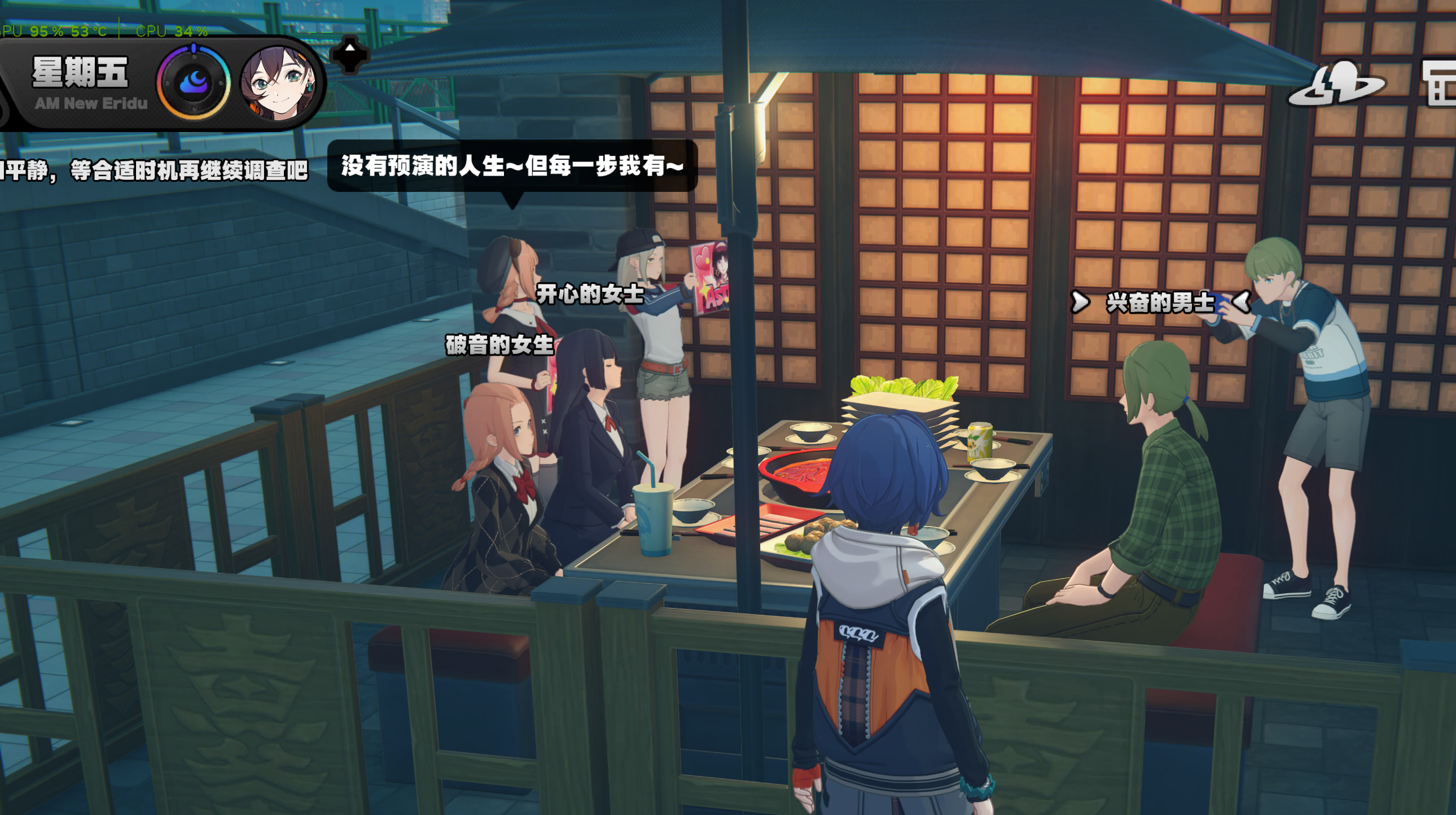Open the 星期五 day schedule panel

pos(80,73)
